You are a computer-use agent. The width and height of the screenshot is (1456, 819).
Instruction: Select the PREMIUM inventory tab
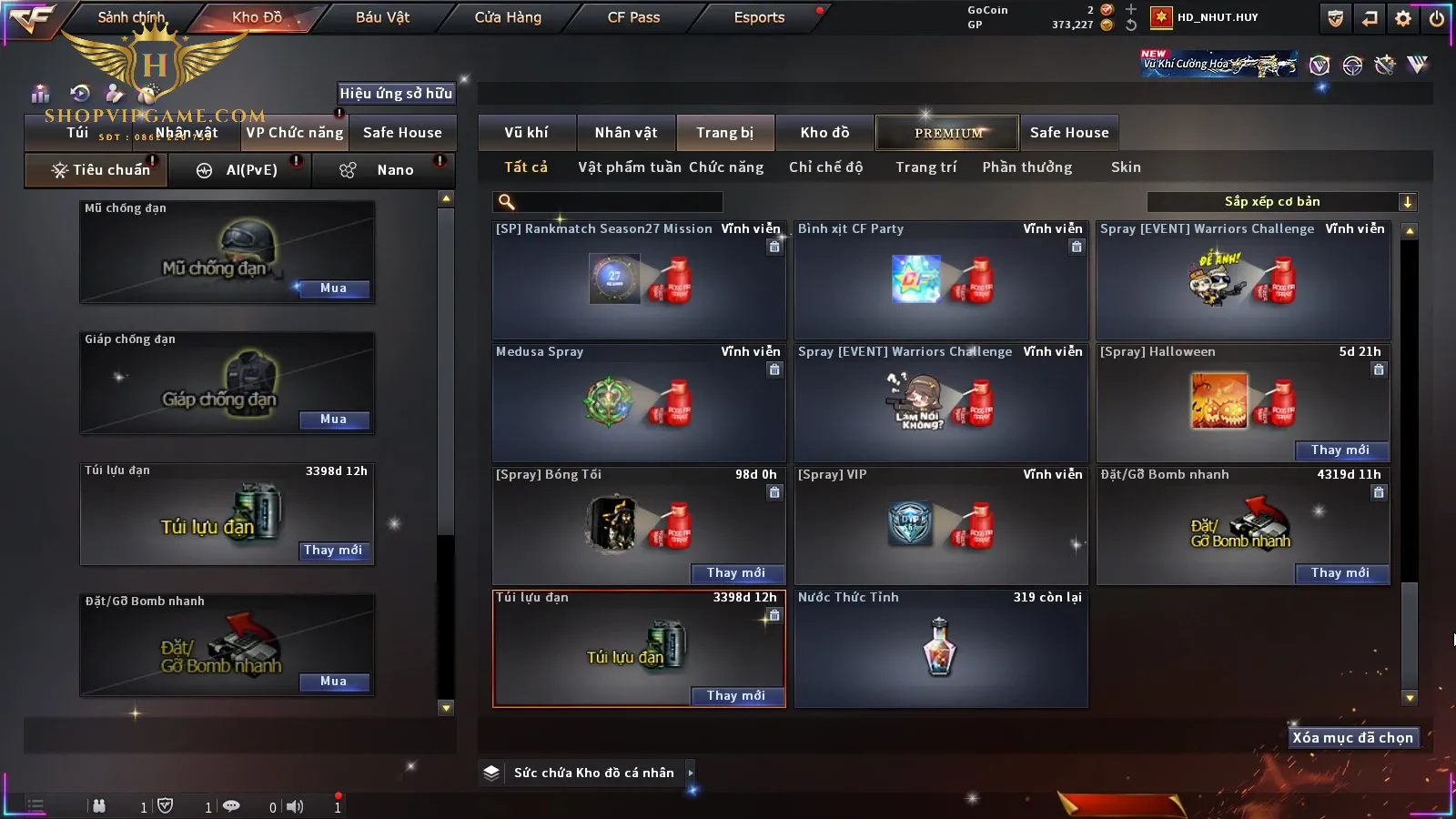pyautogui.click(x=947, y=133)
